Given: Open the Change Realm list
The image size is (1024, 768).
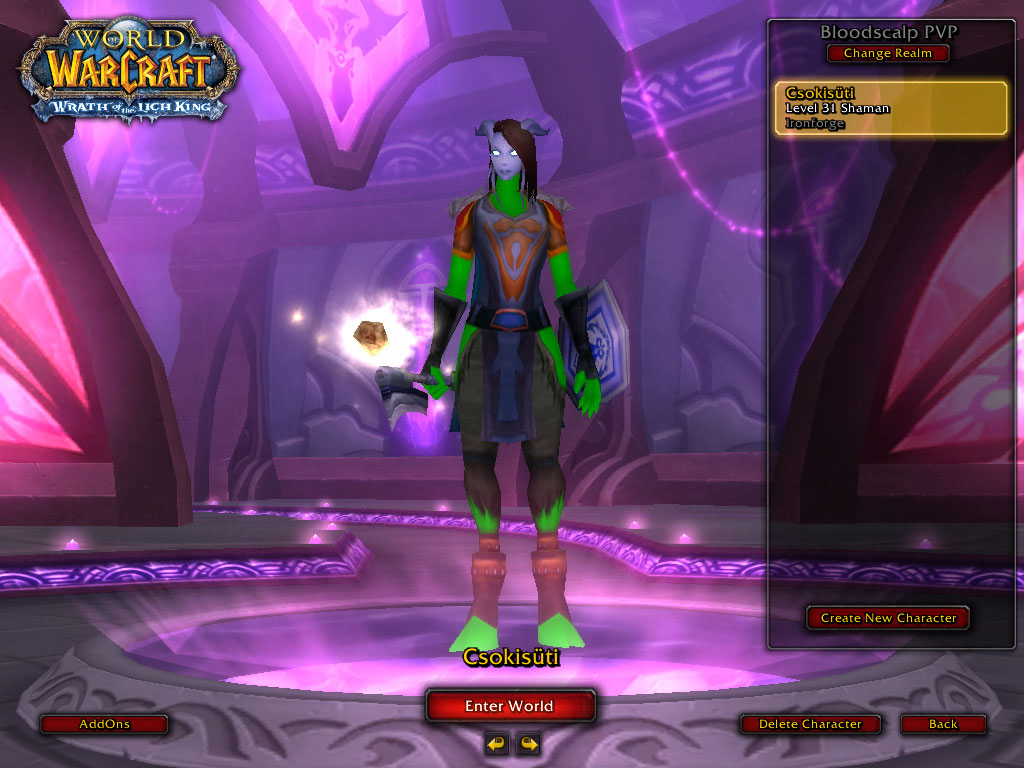Looking at the screenshot, I should click(887, 54).
